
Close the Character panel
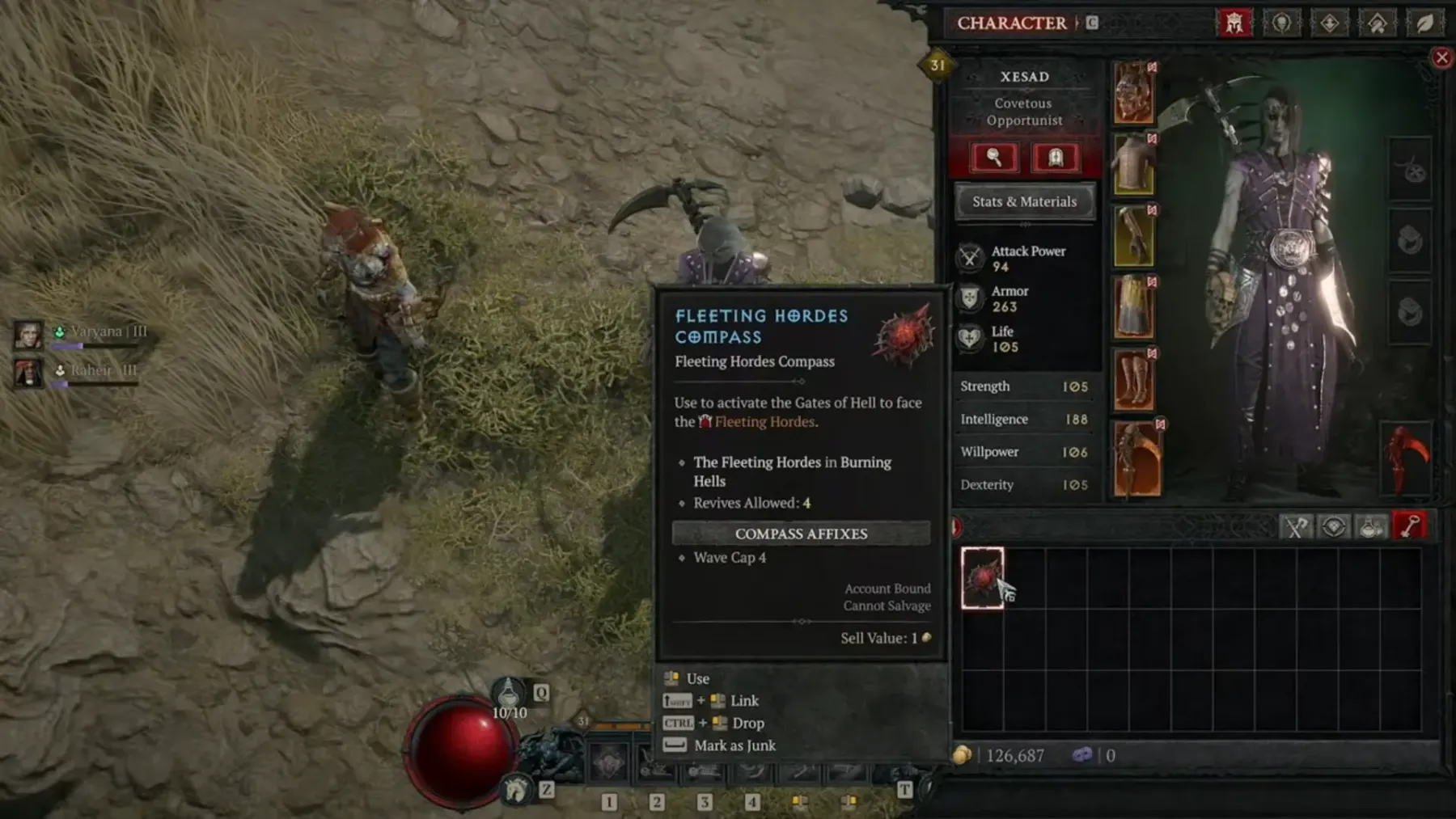click(1441, 57)
